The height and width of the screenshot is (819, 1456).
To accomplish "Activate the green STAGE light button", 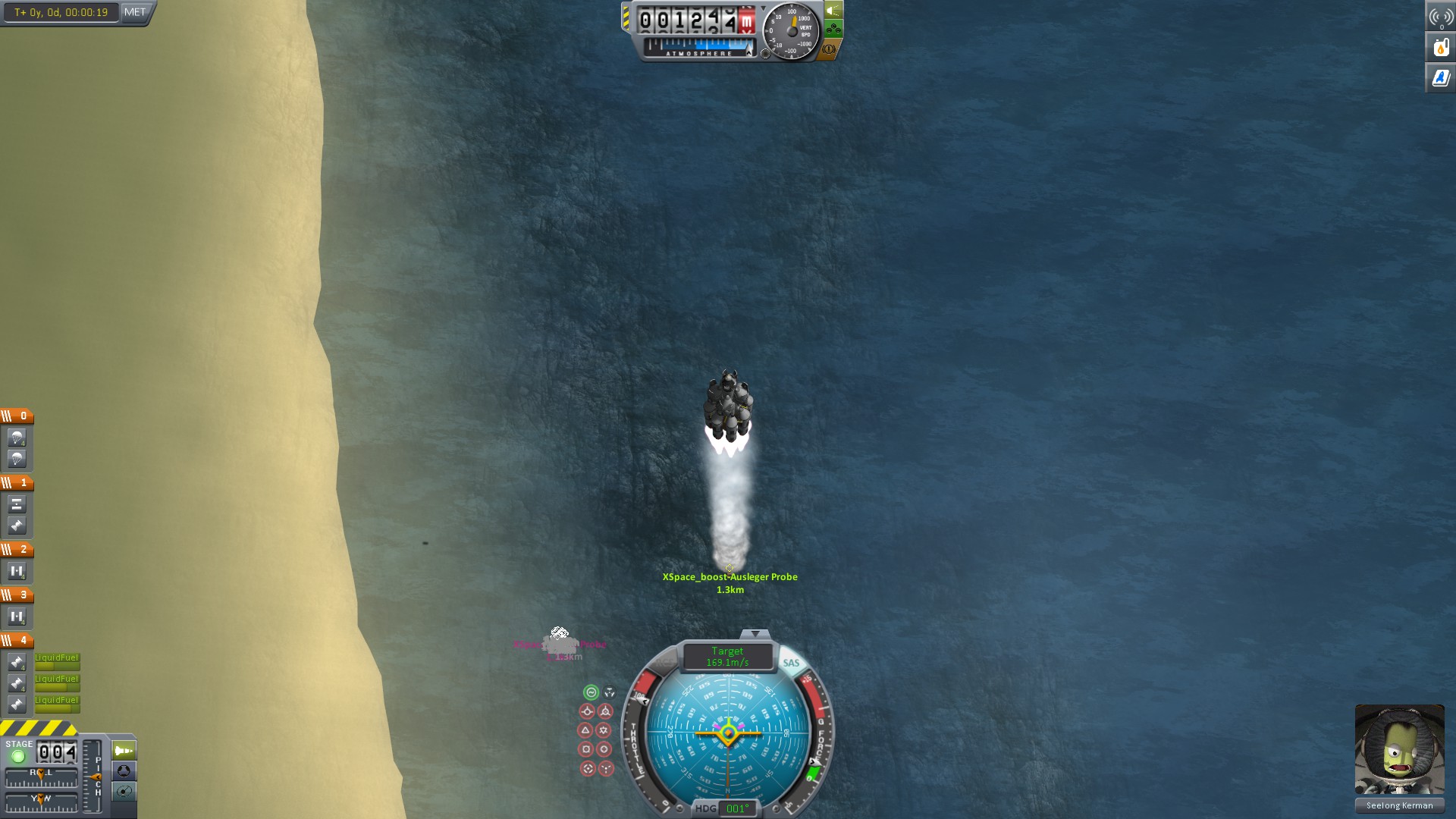I will [18, 756].
